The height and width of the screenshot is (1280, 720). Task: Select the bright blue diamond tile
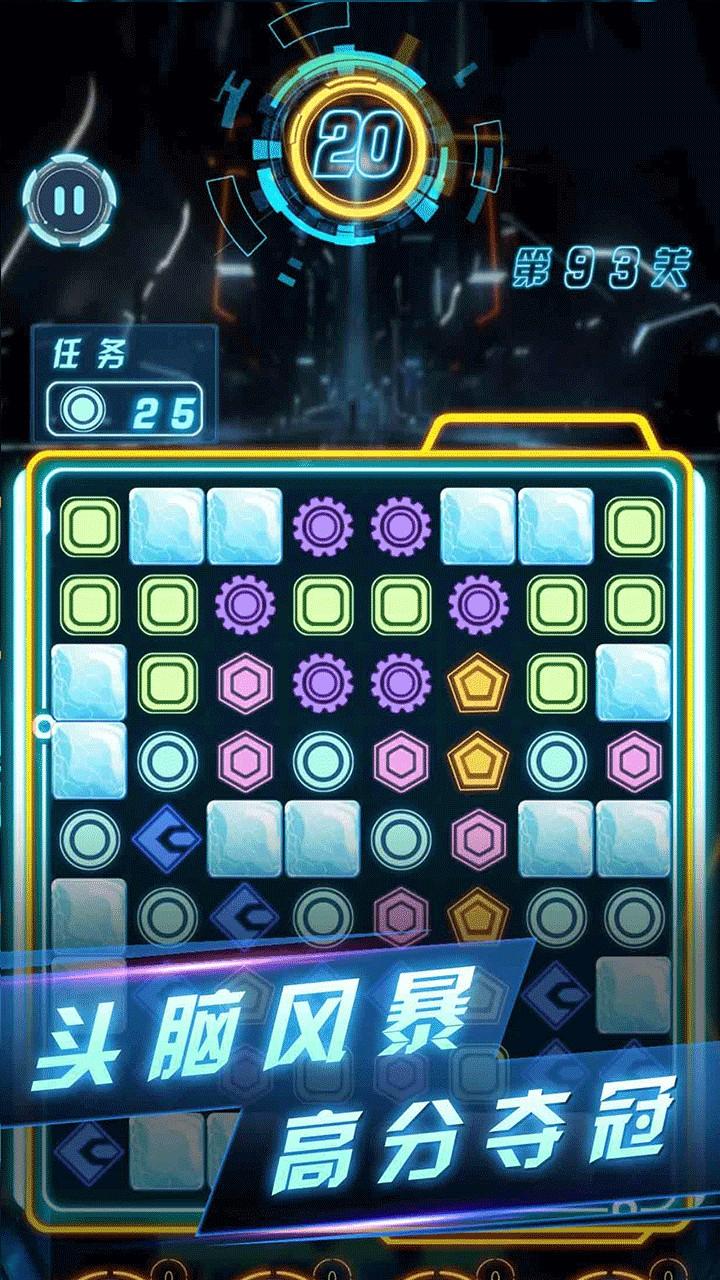[x=167, y=839]
